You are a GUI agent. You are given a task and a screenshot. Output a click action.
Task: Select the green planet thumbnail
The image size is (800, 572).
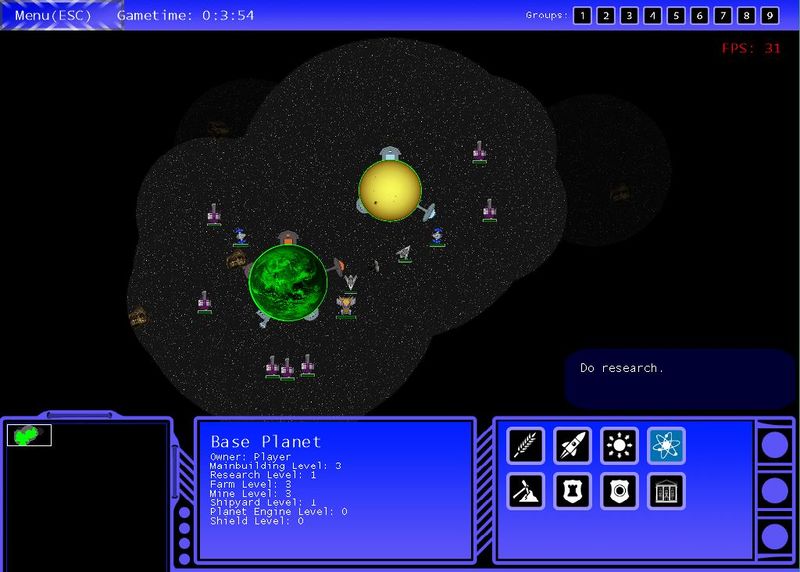29,435
